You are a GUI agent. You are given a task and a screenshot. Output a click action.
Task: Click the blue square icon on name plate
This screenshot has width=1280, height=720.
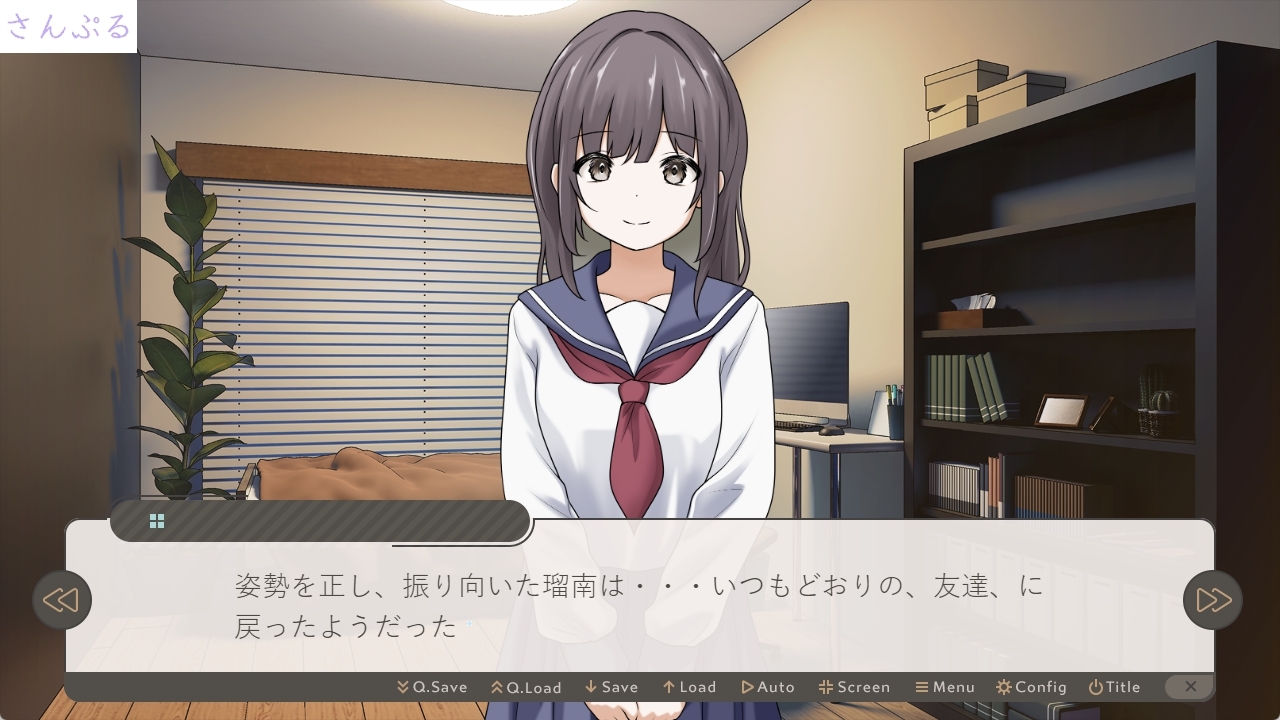157,520
